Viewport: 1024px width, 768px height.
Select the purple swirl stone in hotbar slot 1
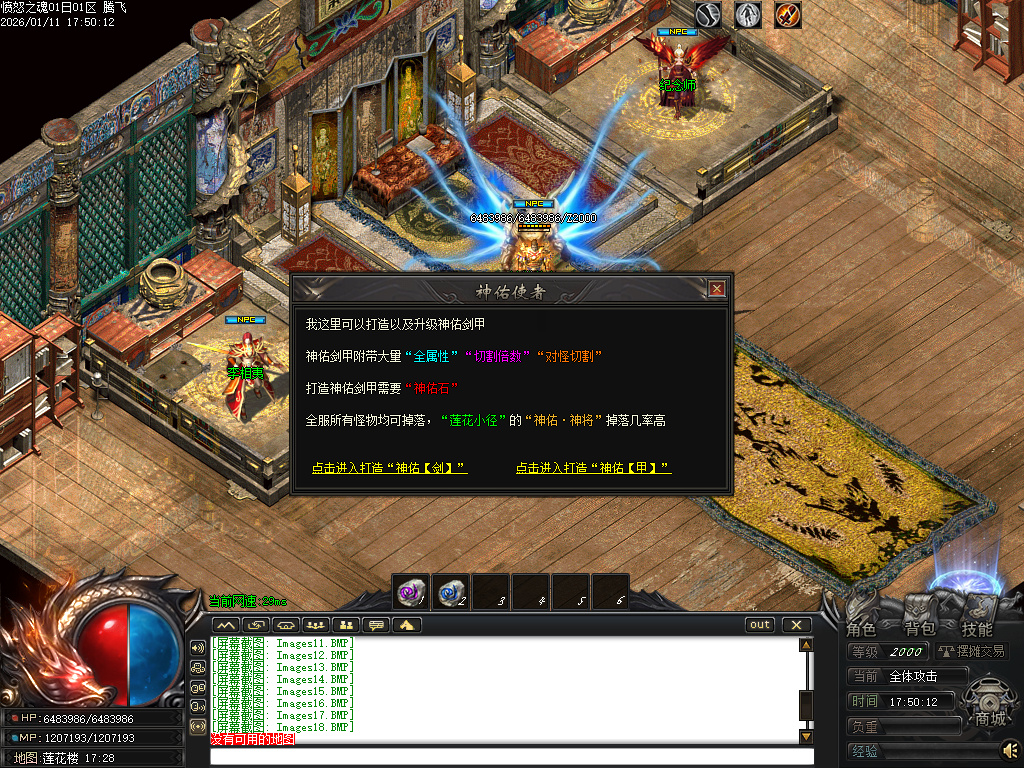click(x=410, y=592)
